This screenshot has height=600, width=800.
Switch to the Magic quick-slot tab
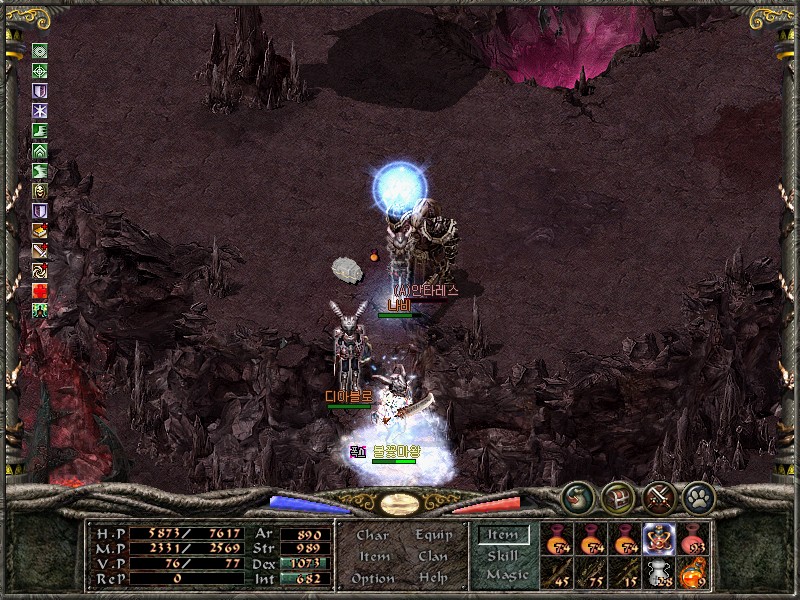(506, 575)
